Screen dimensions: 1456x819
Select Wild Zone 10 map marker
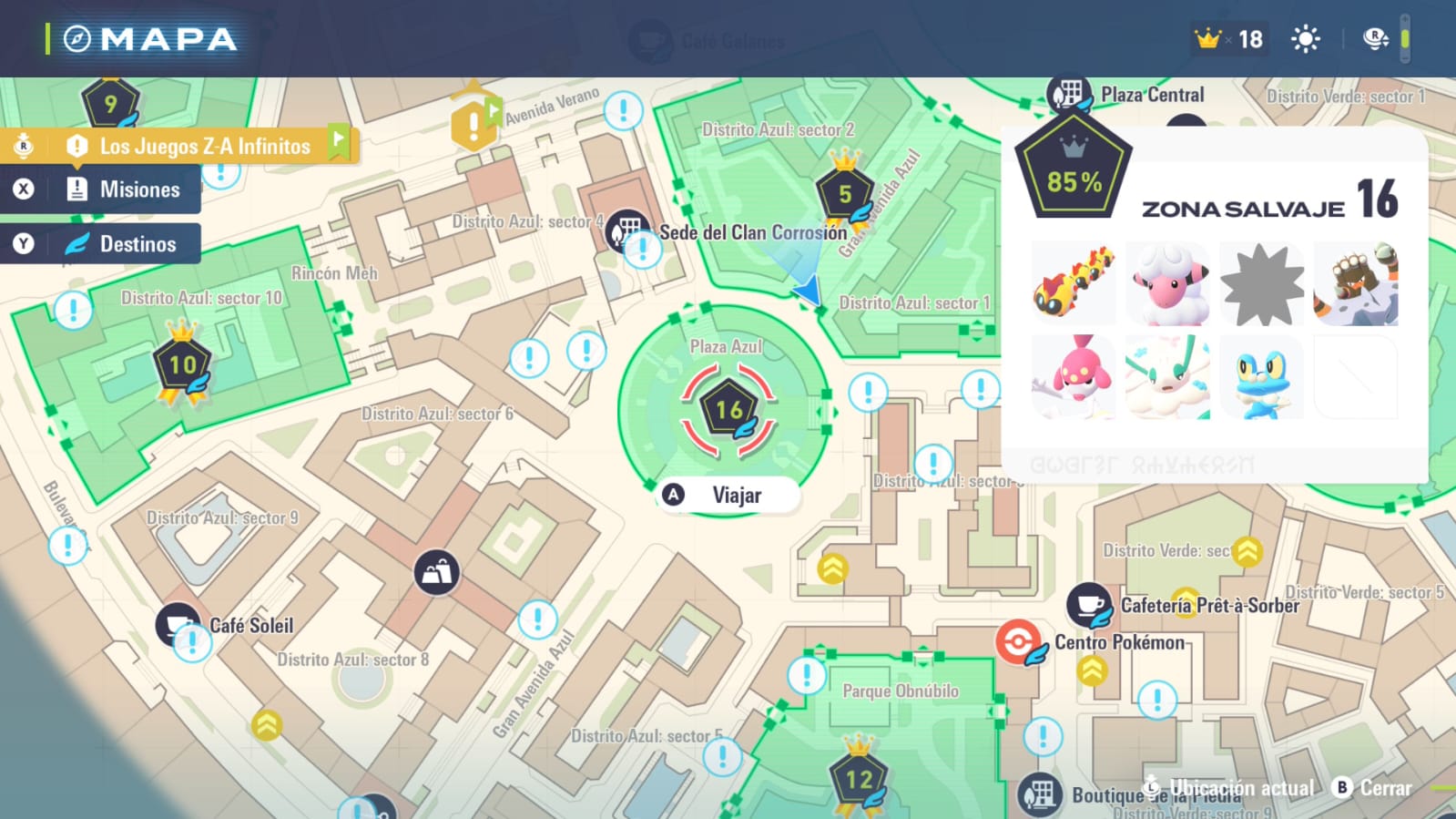coord(183,366)
